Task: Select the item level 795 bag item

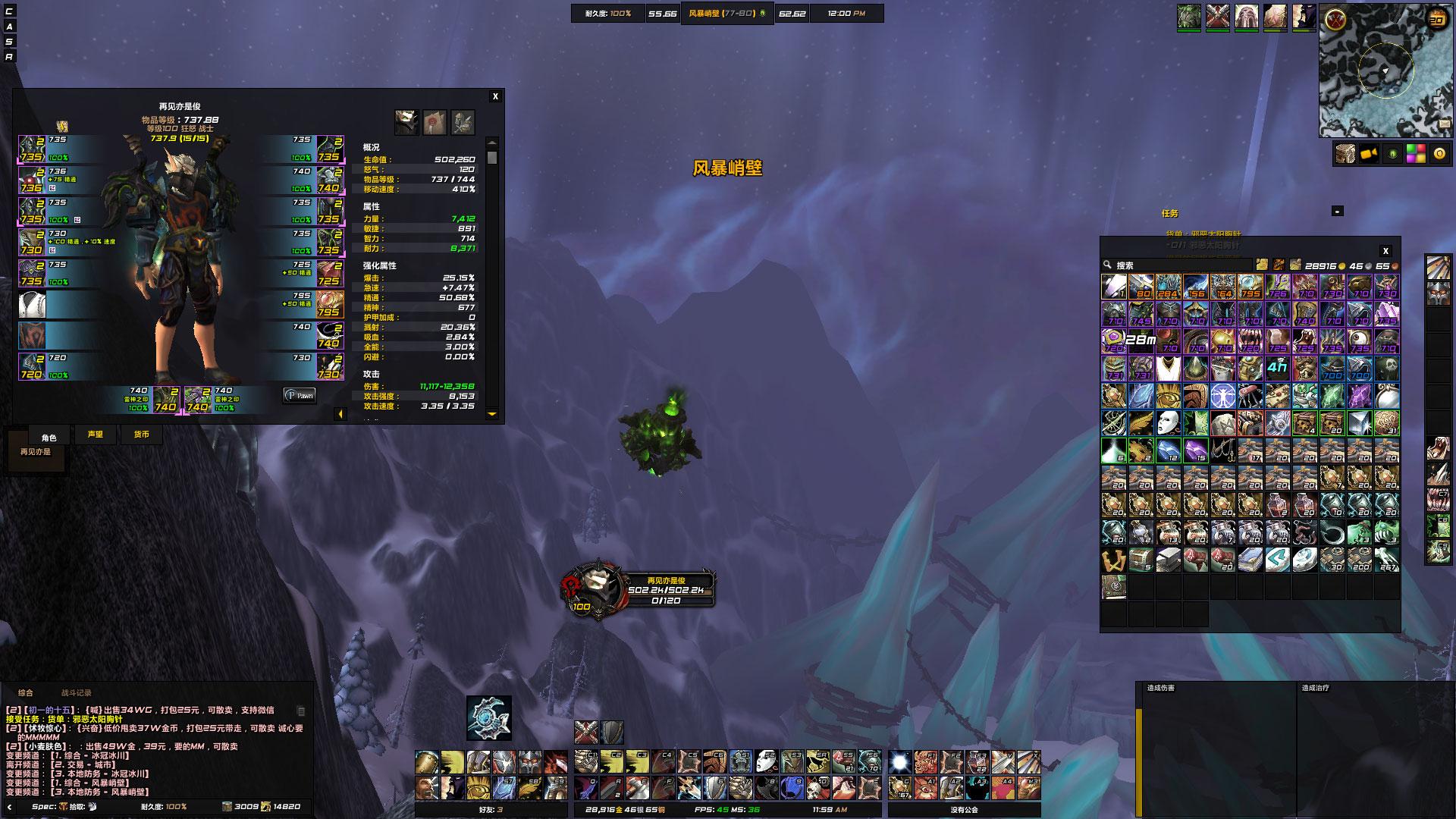Action: click(x=1250, y=286)
